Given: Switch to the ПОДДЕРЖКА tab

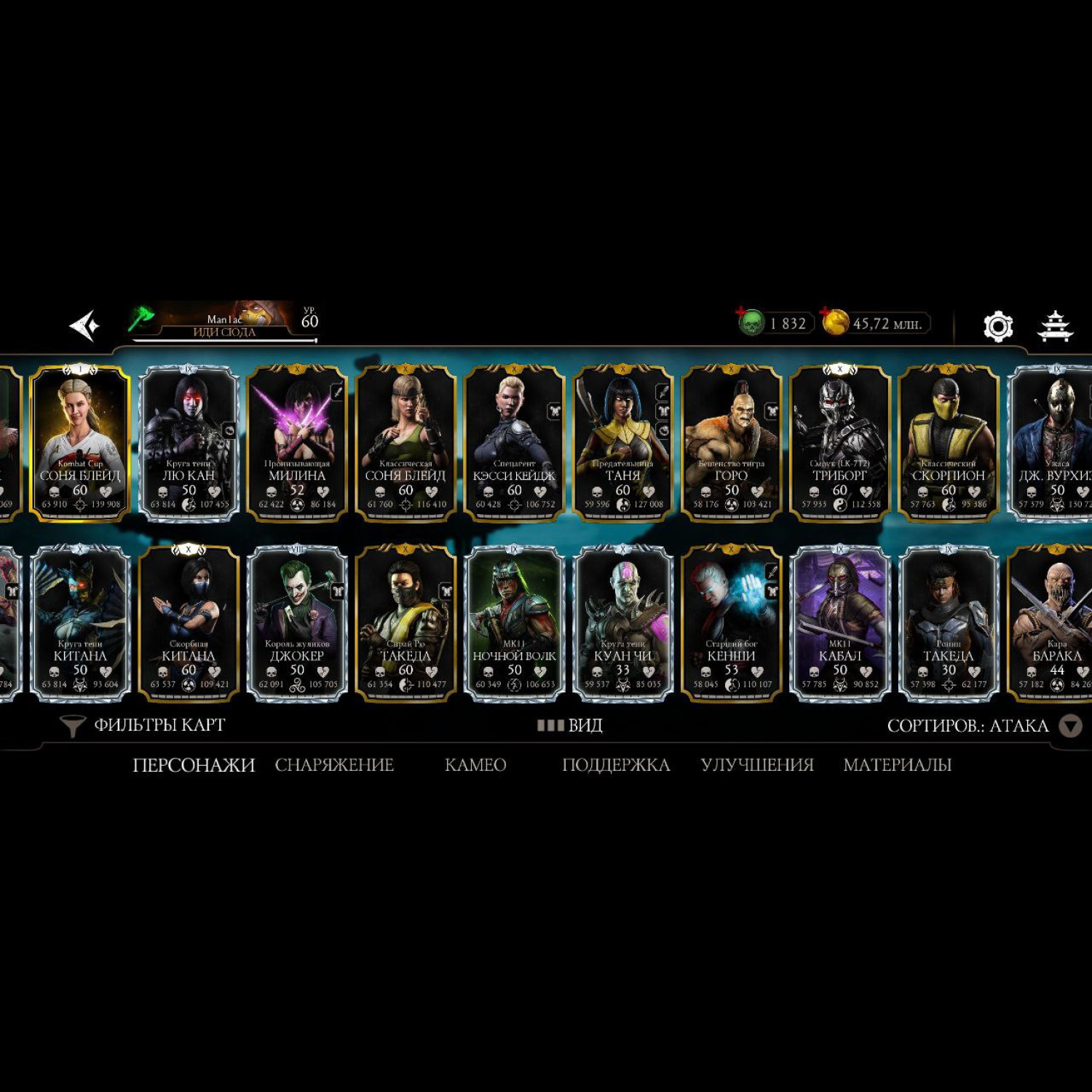Looking at the screenshot, I should pyautogui.click(x=616, y=765).
